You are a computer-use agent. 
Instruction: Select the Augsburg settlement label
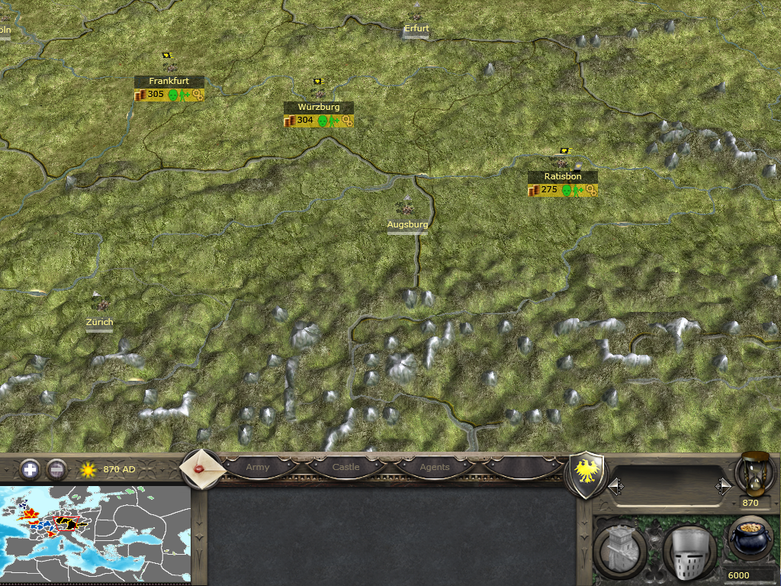pos(407,225)
